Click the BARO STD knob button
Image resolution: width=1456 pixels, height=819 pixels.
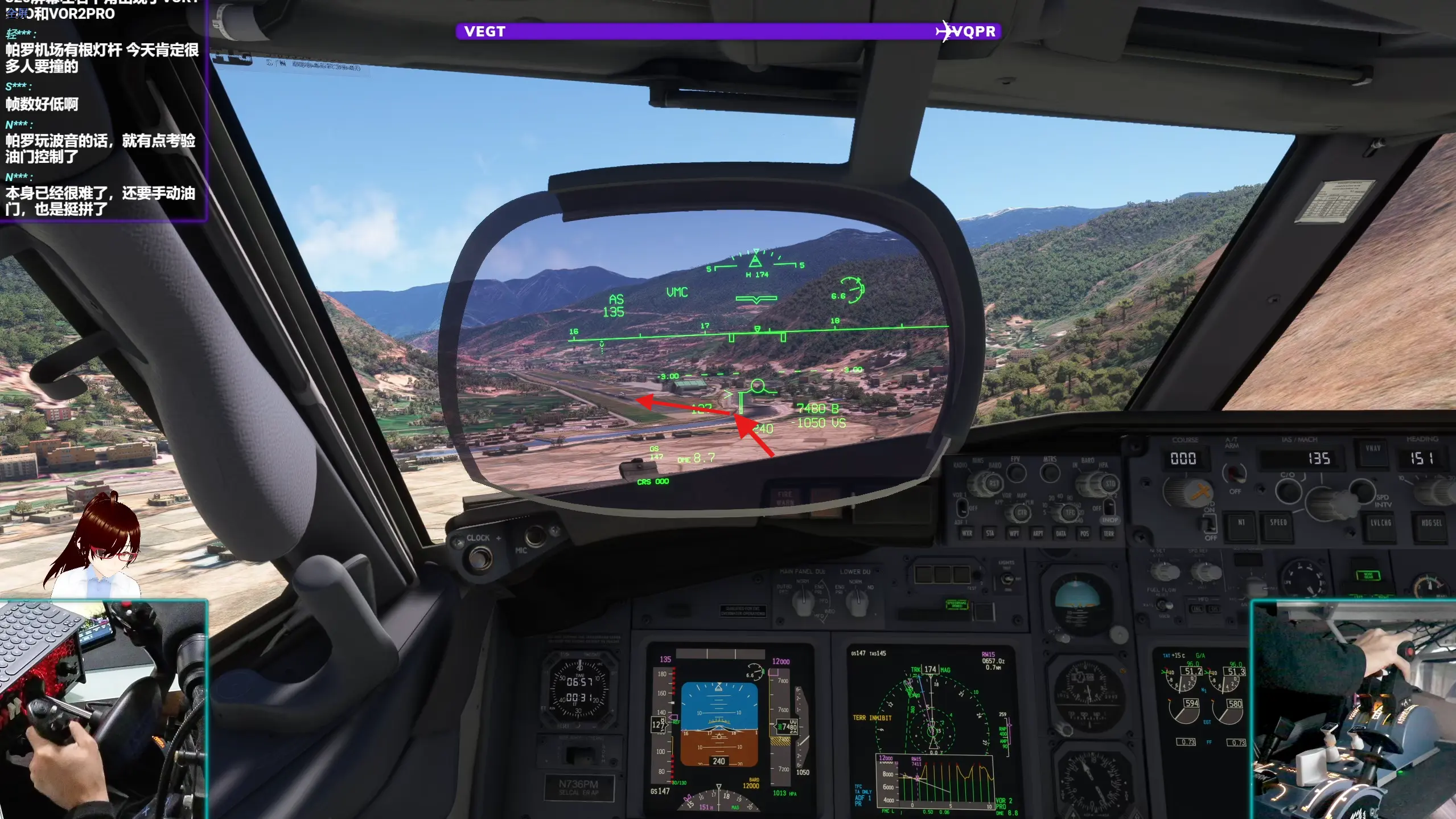(1109, 484)
